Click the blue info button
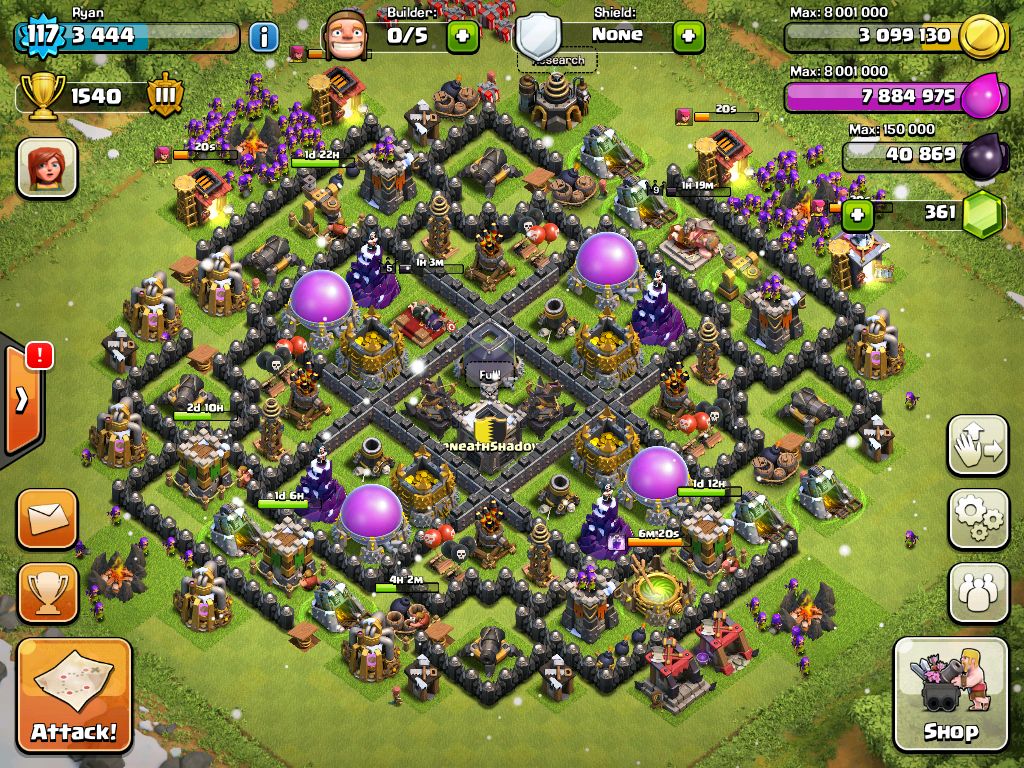1024x768 pixels. 263,38
